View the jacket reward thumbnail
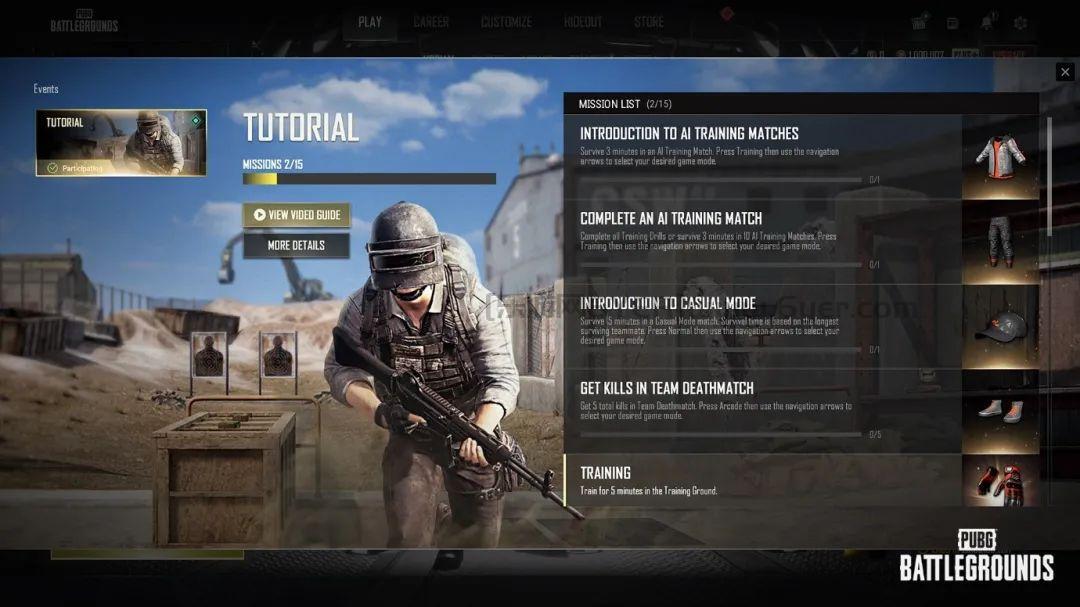Image resolution: width=1080 pixels, height=607 pixels. (x=1000, y=157)
